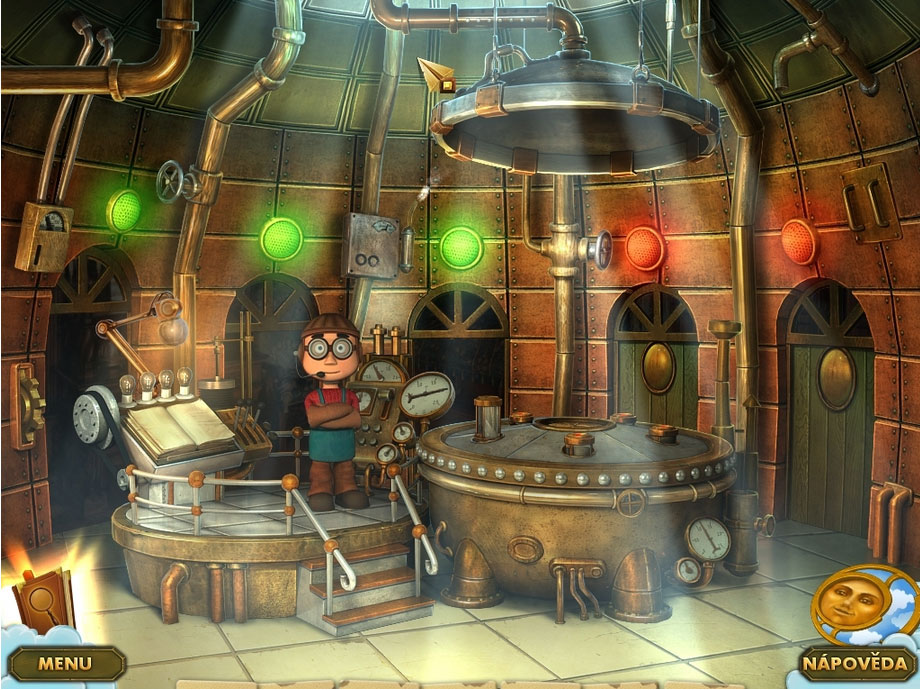Activate the golden sun face hint icon
The width and height of the screenshot is (920, 690).
pos(849,606)
